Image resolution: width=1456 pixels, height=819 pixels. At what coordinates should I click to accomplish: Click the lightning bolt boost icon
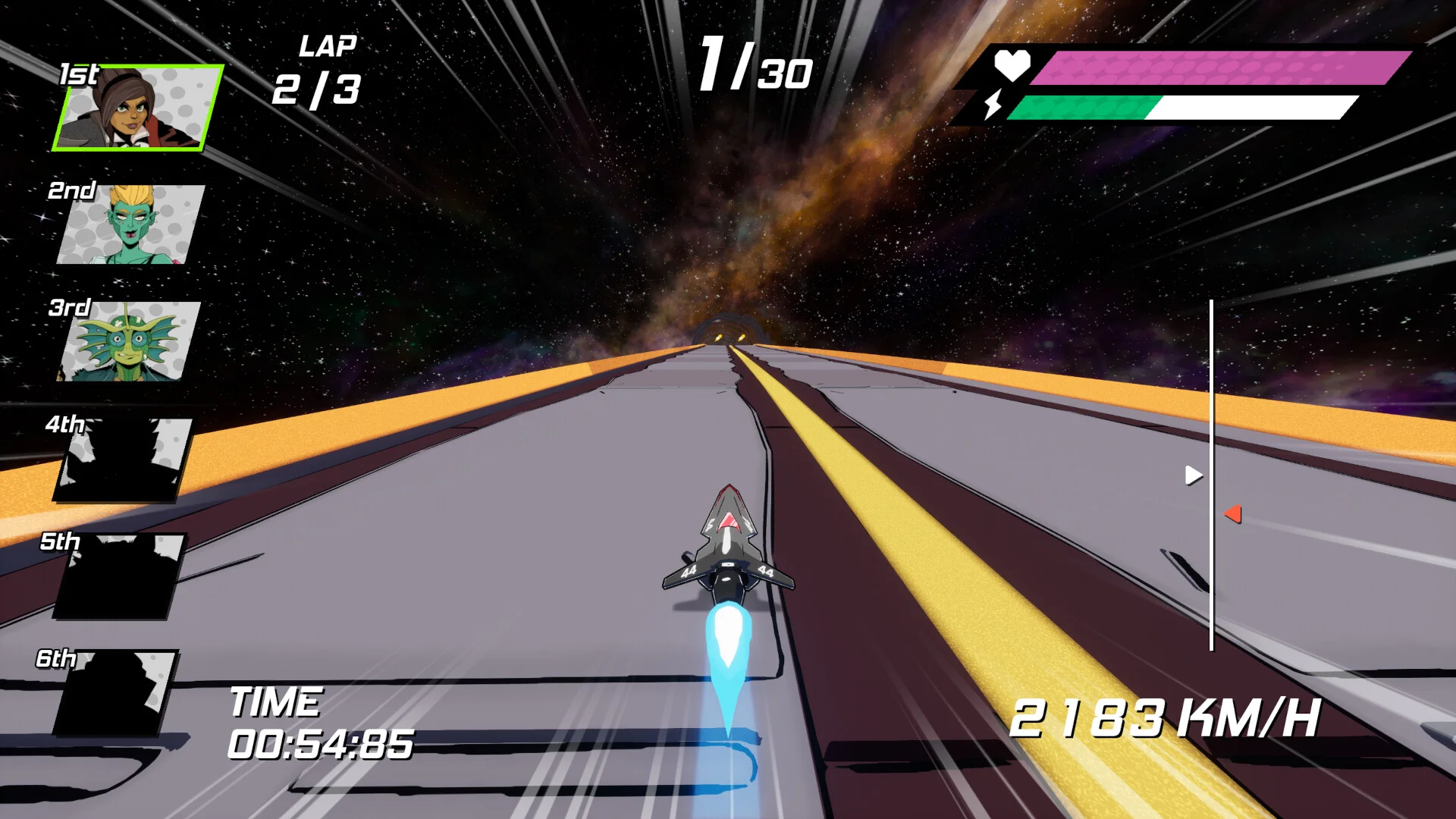click(x=993, y=105)
